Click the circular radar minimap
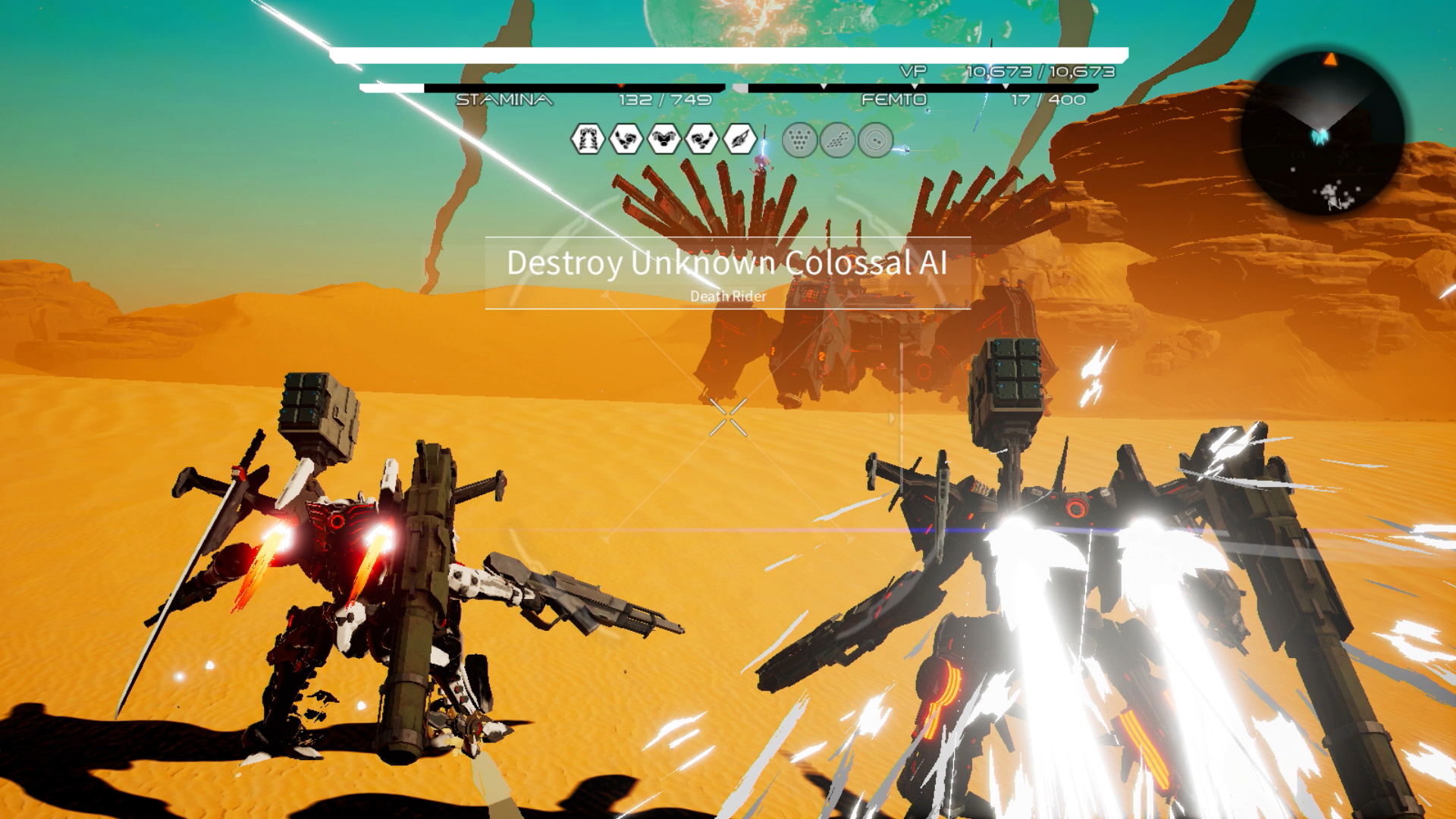 click(x=1323, y=133)
